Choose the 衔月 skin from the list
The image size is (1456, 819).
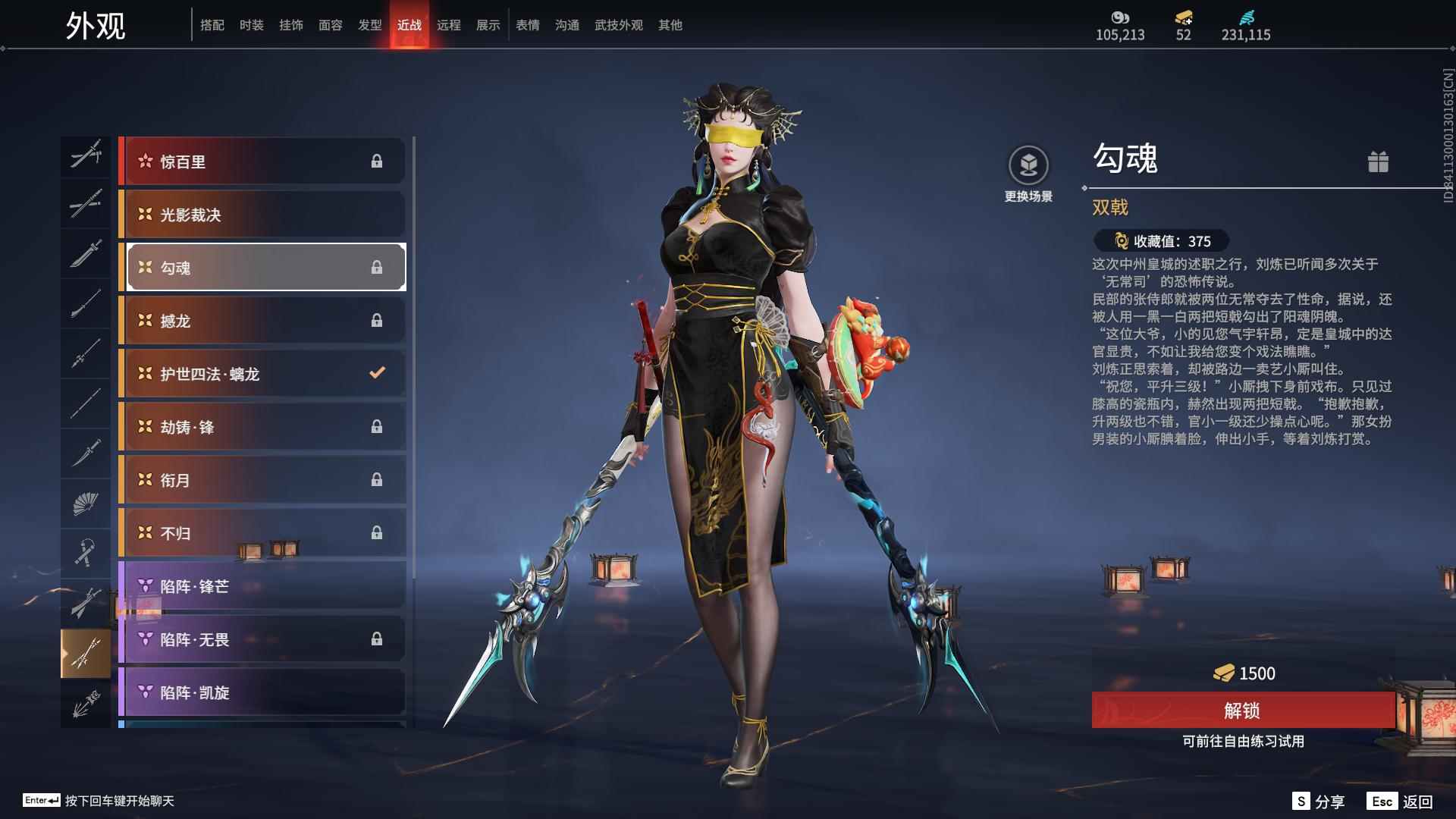(x=262, y=480)
